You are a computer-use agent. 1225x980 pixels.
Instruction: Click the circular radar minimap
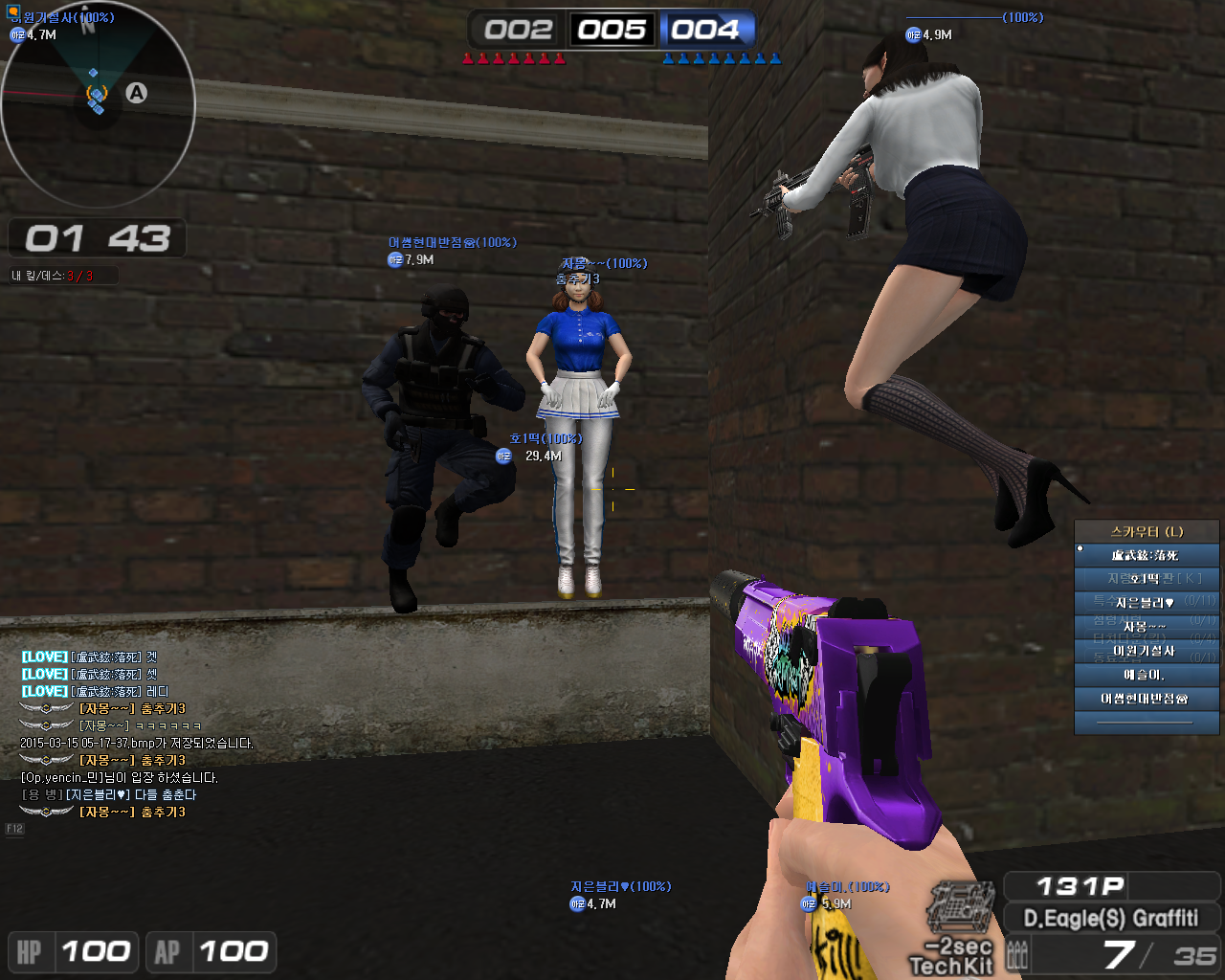[98, 103]
